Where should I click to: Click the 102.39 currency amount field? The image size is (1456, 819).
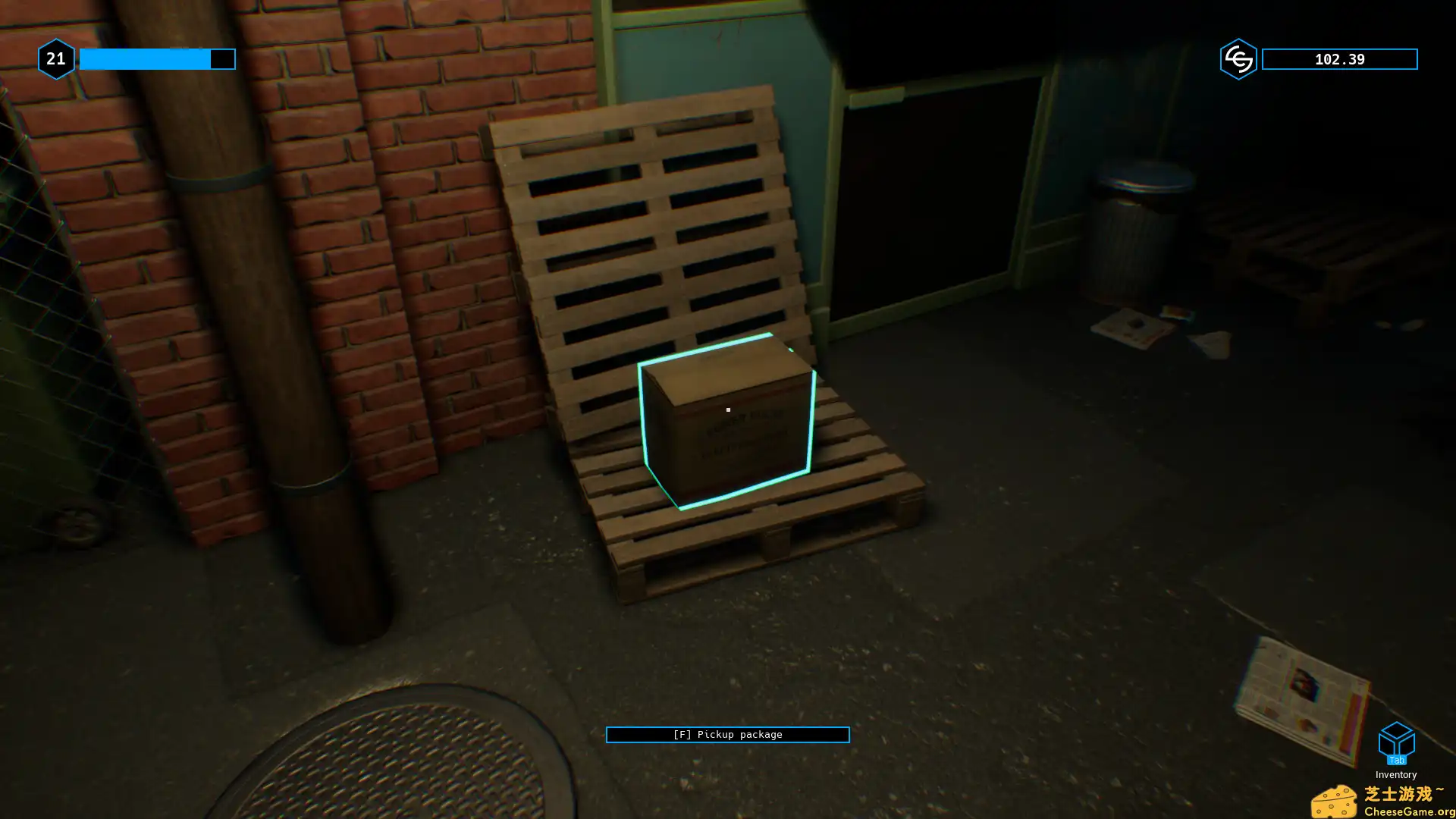coord(1339,58)
